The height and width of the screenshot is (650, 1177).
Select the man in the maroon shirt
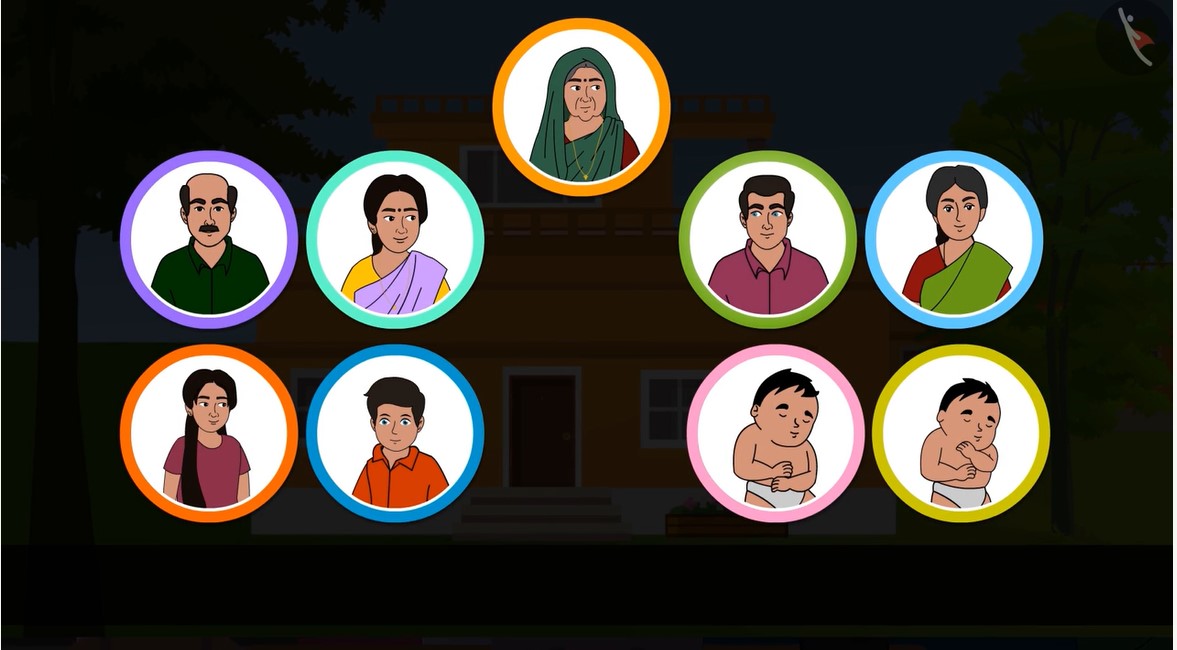tap(767, 240)
